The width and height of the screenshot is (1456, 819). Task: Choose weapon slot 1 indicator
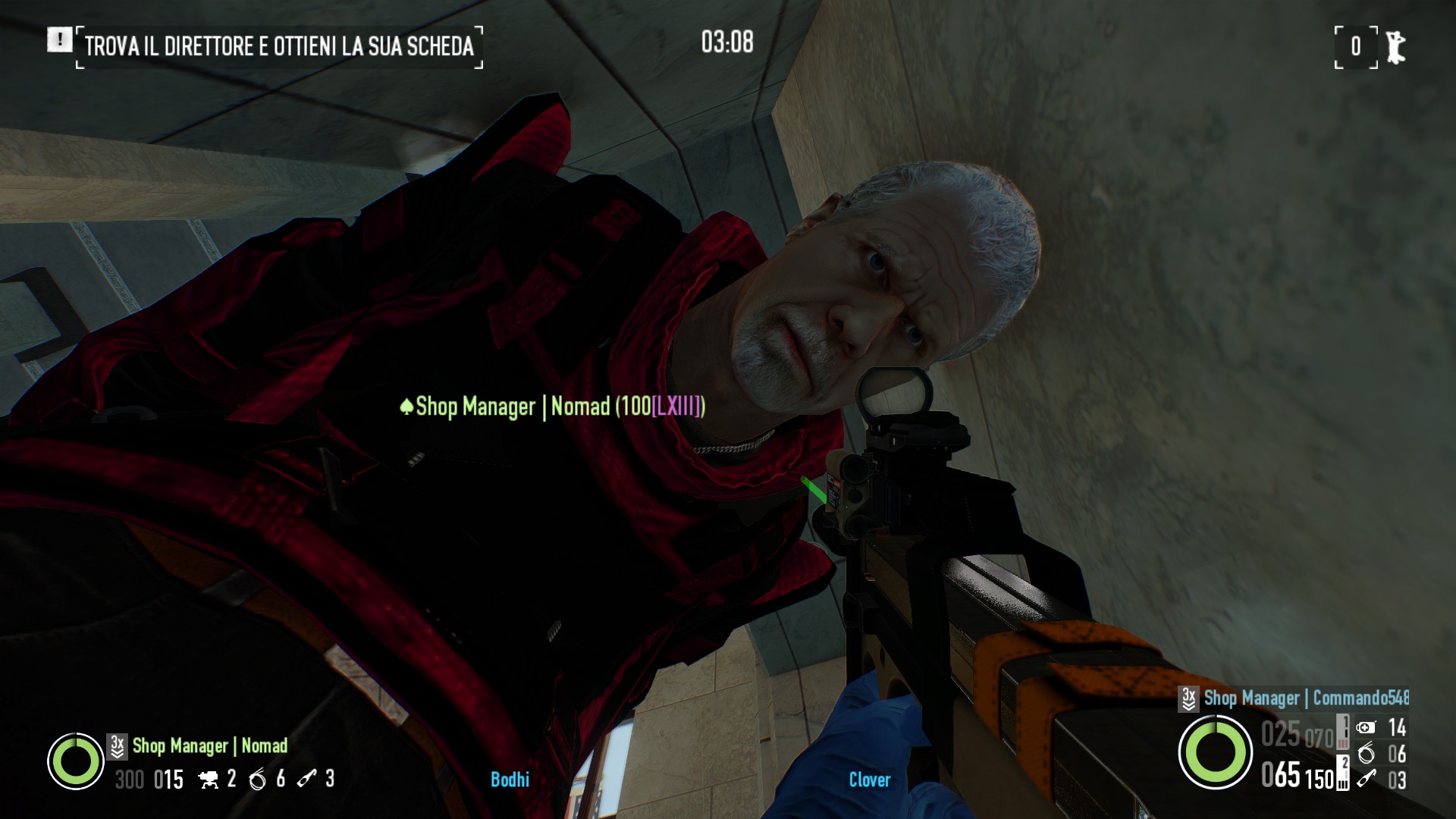click(1342, 731)
